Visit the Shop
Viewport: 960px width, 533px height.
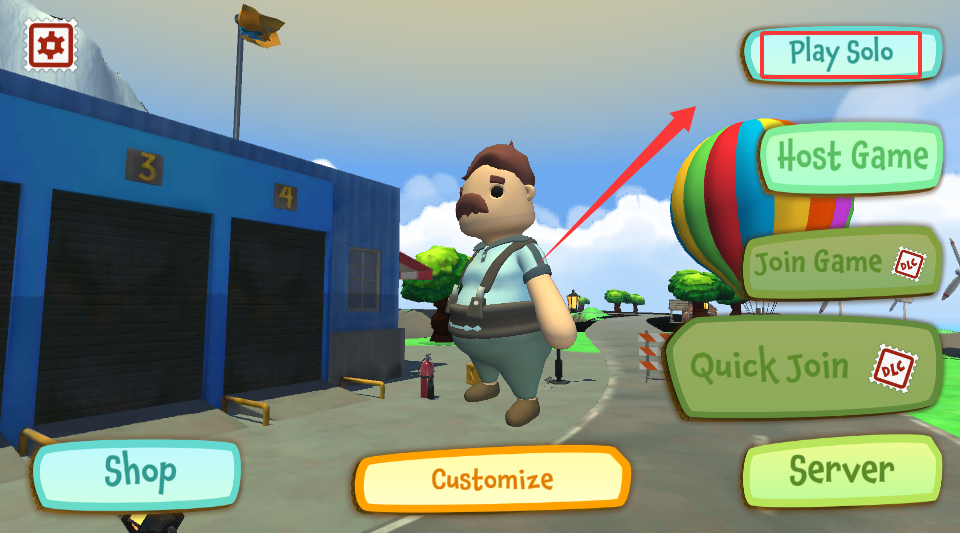139,472
